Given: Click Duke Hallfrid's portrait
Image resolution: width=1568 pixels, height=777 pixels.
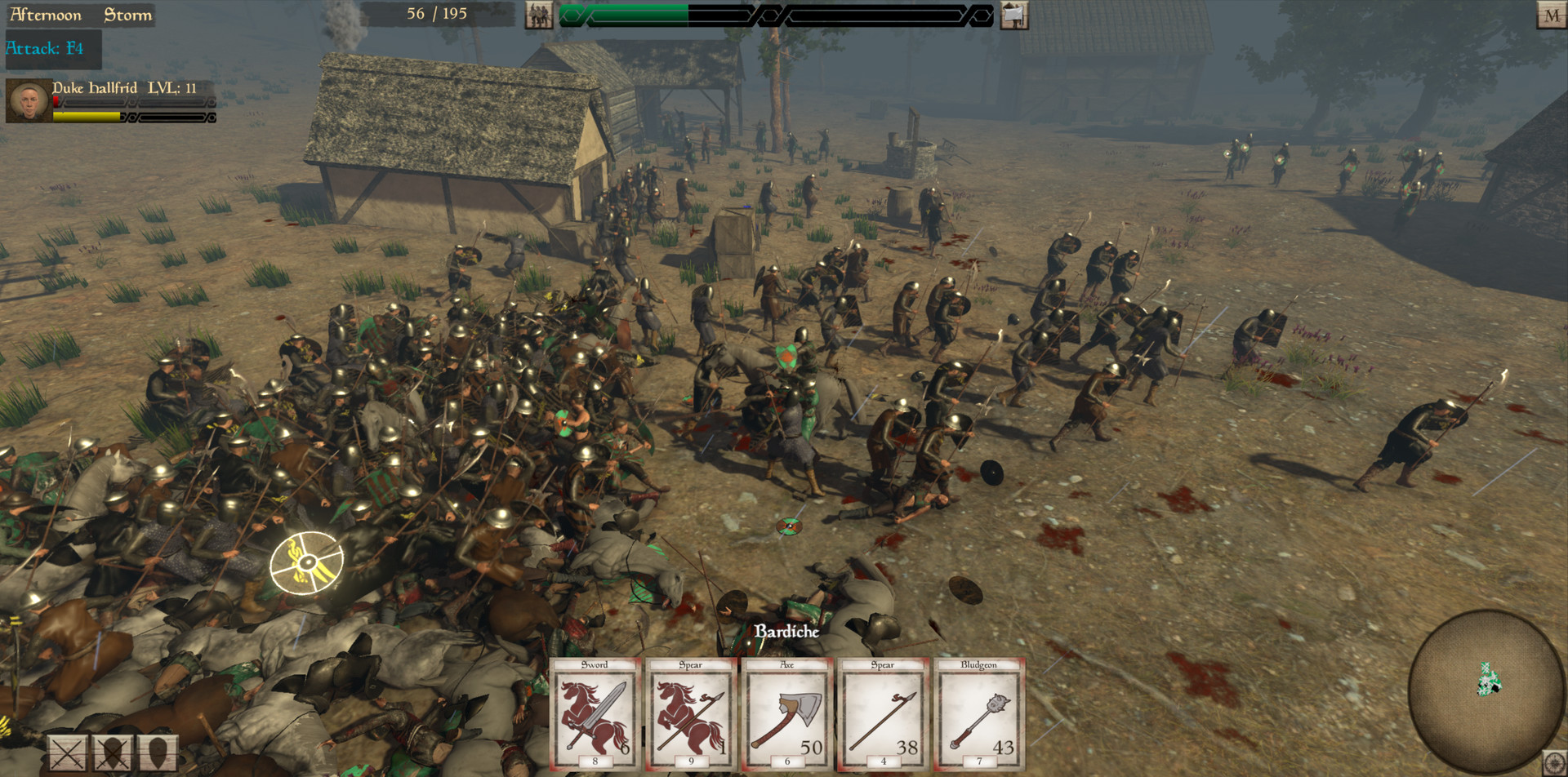Looking at the screenshot, I should pos(29,101).
